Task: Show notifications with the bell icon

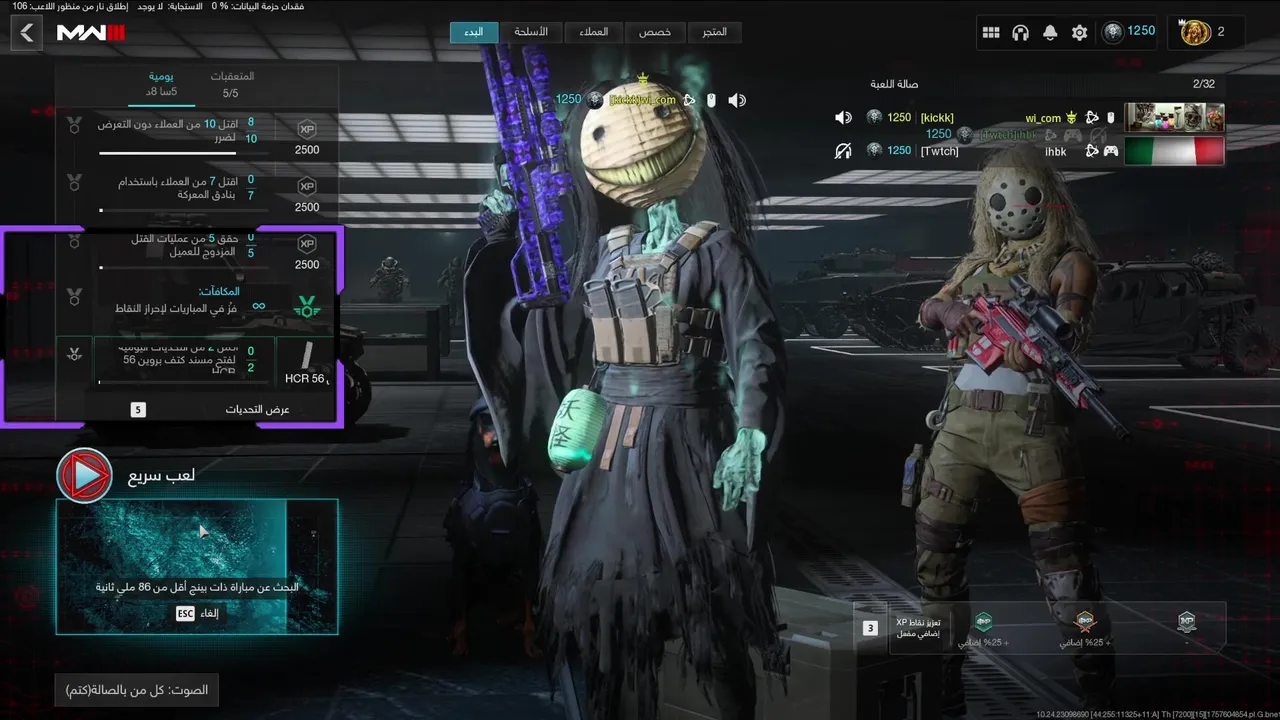Action: pos(1050,33)
